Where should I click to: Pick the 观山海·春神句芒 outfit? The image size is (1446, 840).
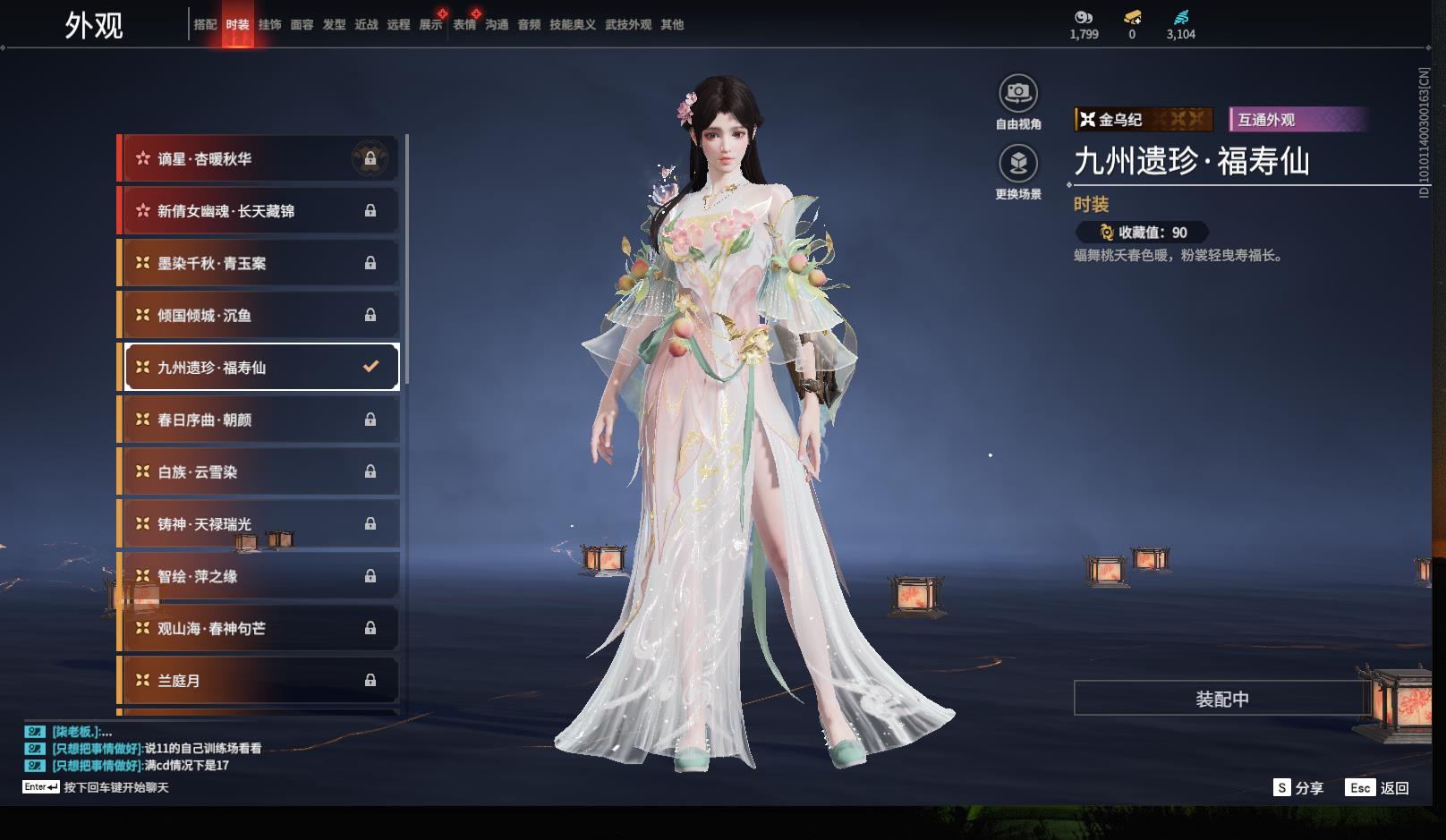[x=259, y=628]
